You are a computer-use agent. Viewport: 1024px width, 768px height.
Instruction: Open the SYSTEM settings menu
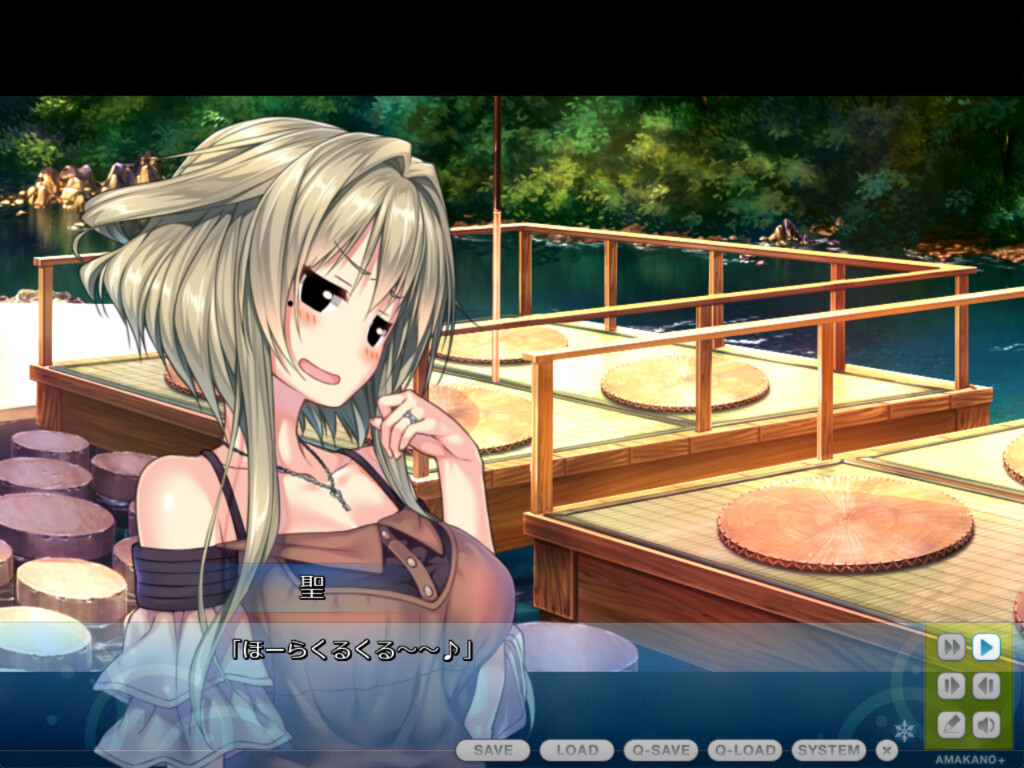pyautogui.click(x=829, y=750)
